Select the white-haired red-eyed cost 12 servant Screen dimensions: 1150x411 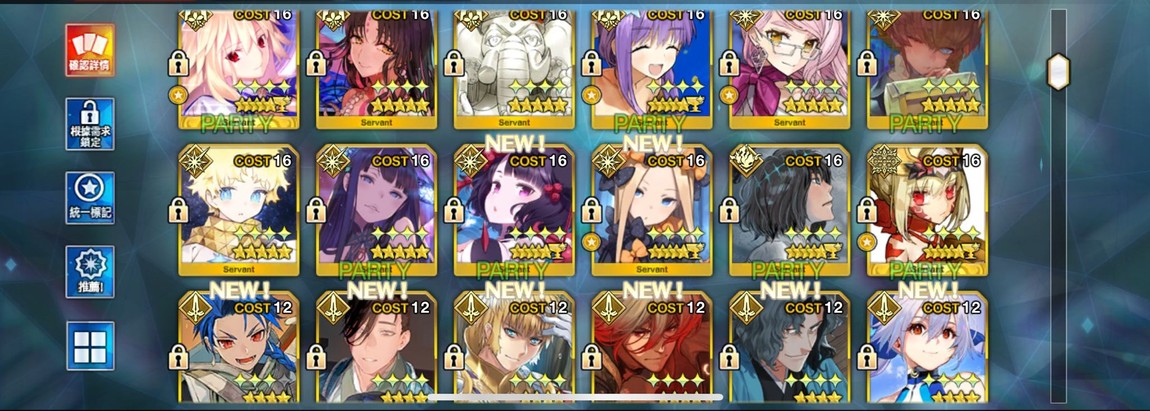[x=927, y=350]
